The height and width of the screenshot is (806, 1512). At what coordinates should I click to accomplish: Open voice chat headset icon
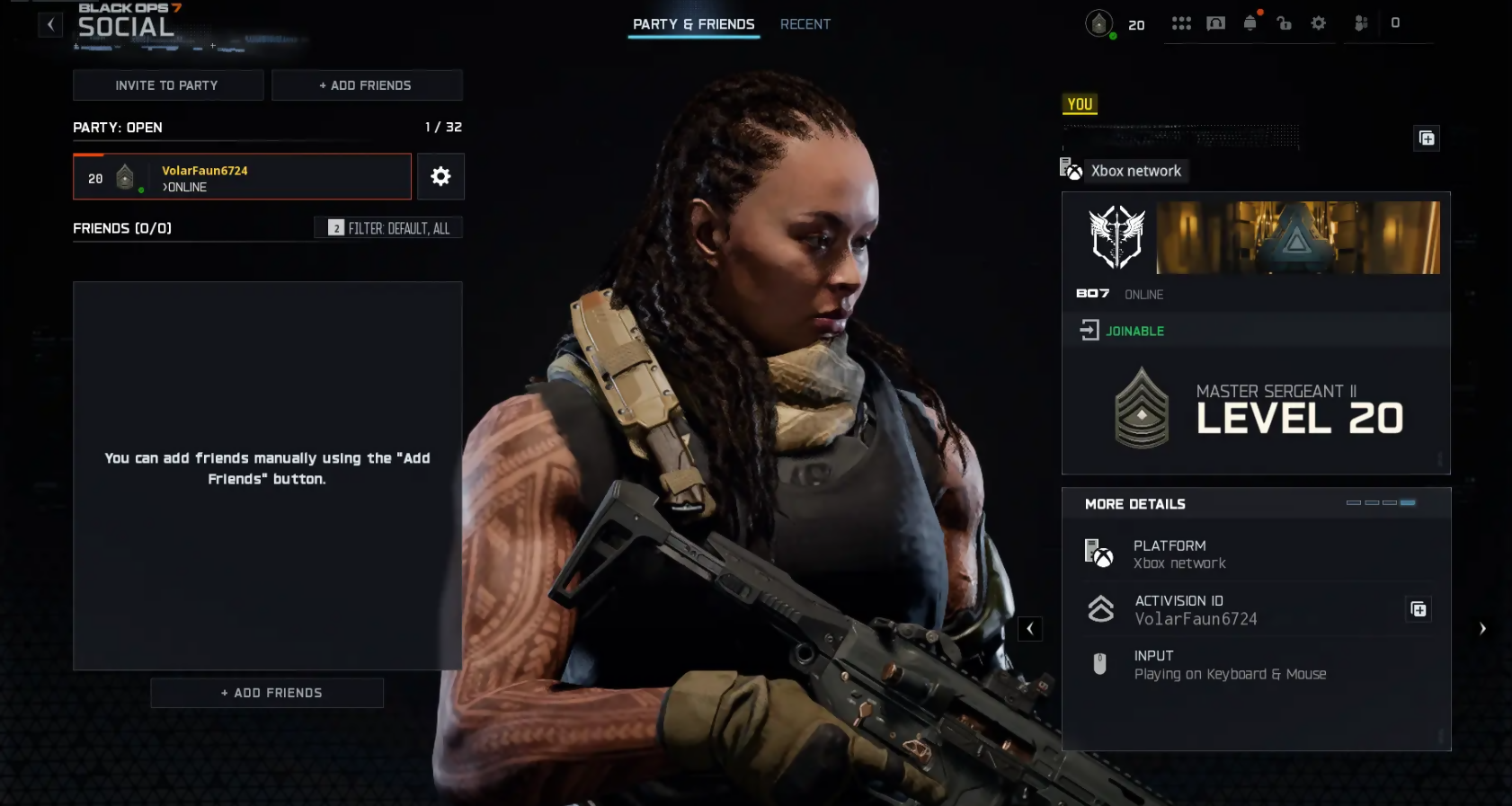(1215, 23)
